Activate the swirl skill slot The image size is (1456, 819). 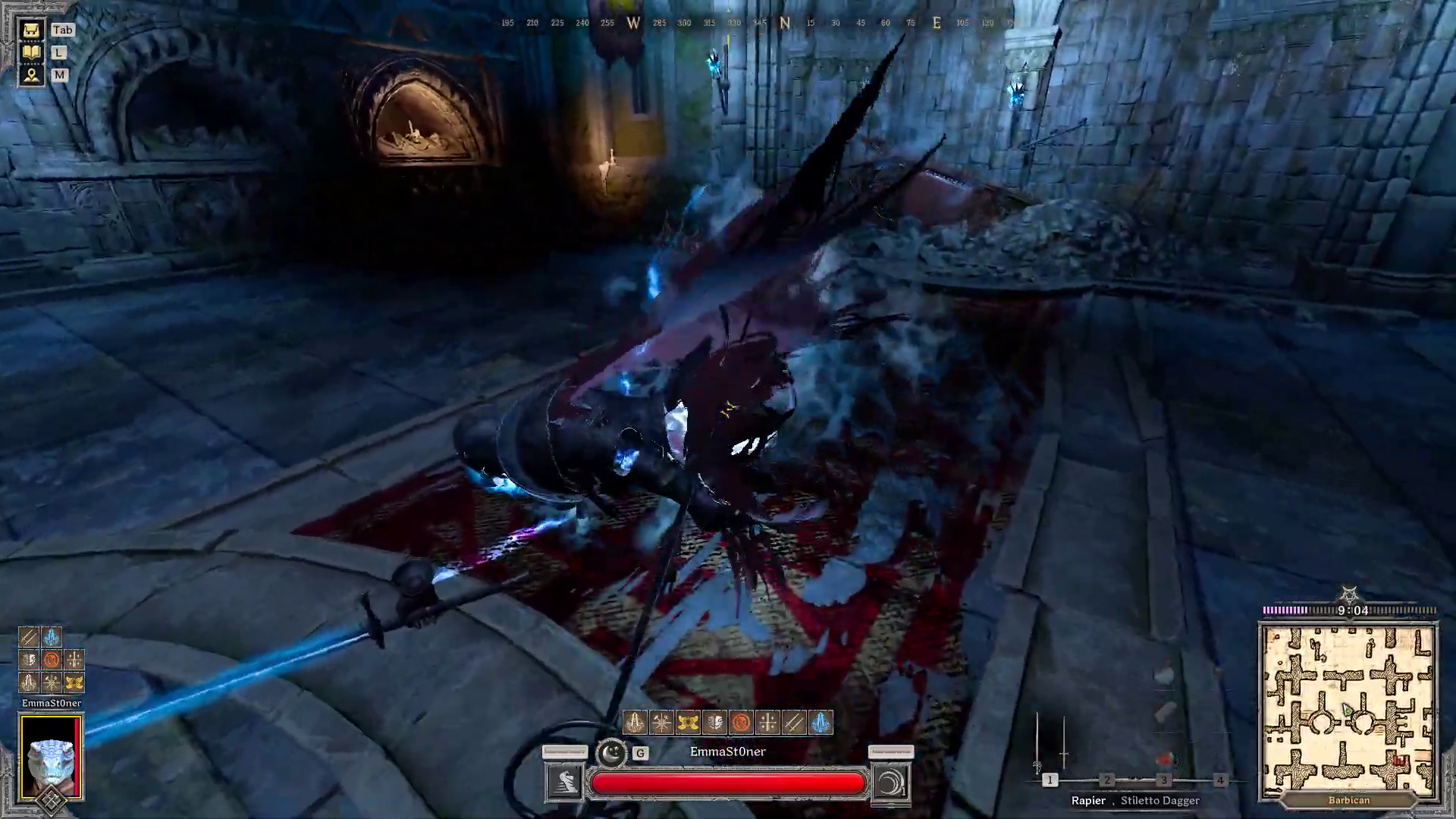(891, 783)
